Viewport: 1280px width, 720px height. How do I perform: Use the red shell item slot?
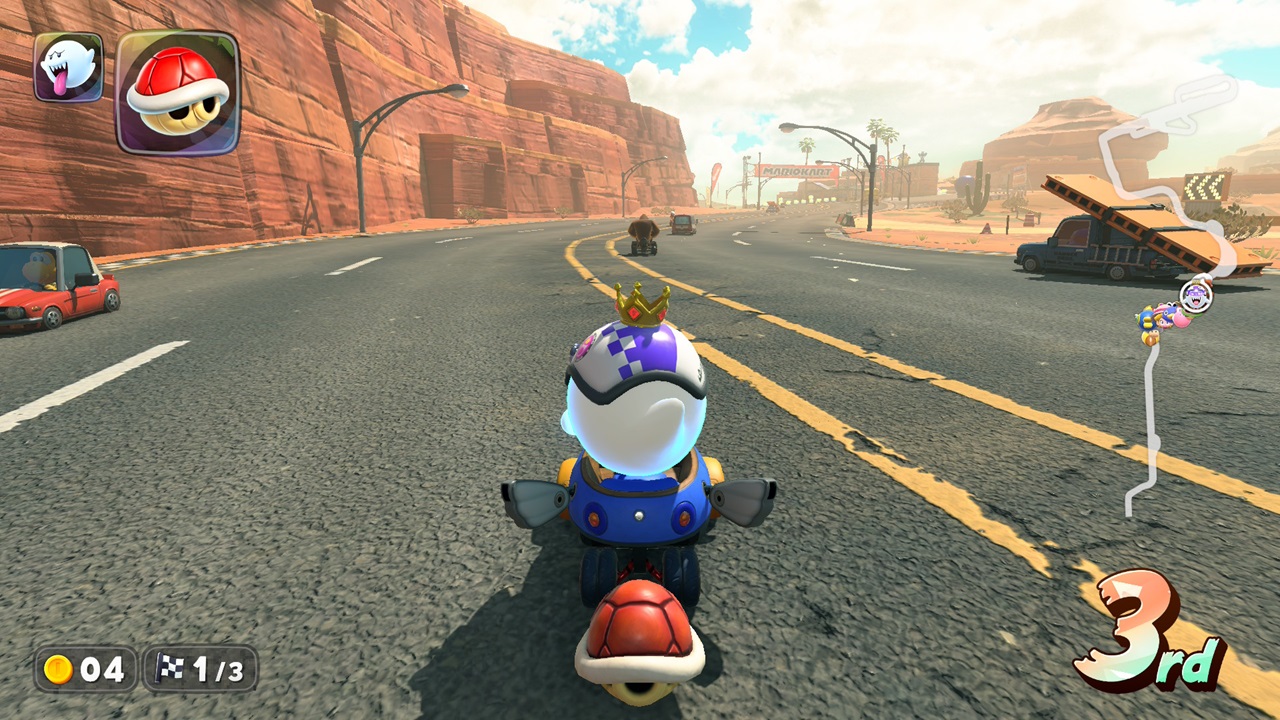point(178,92)
